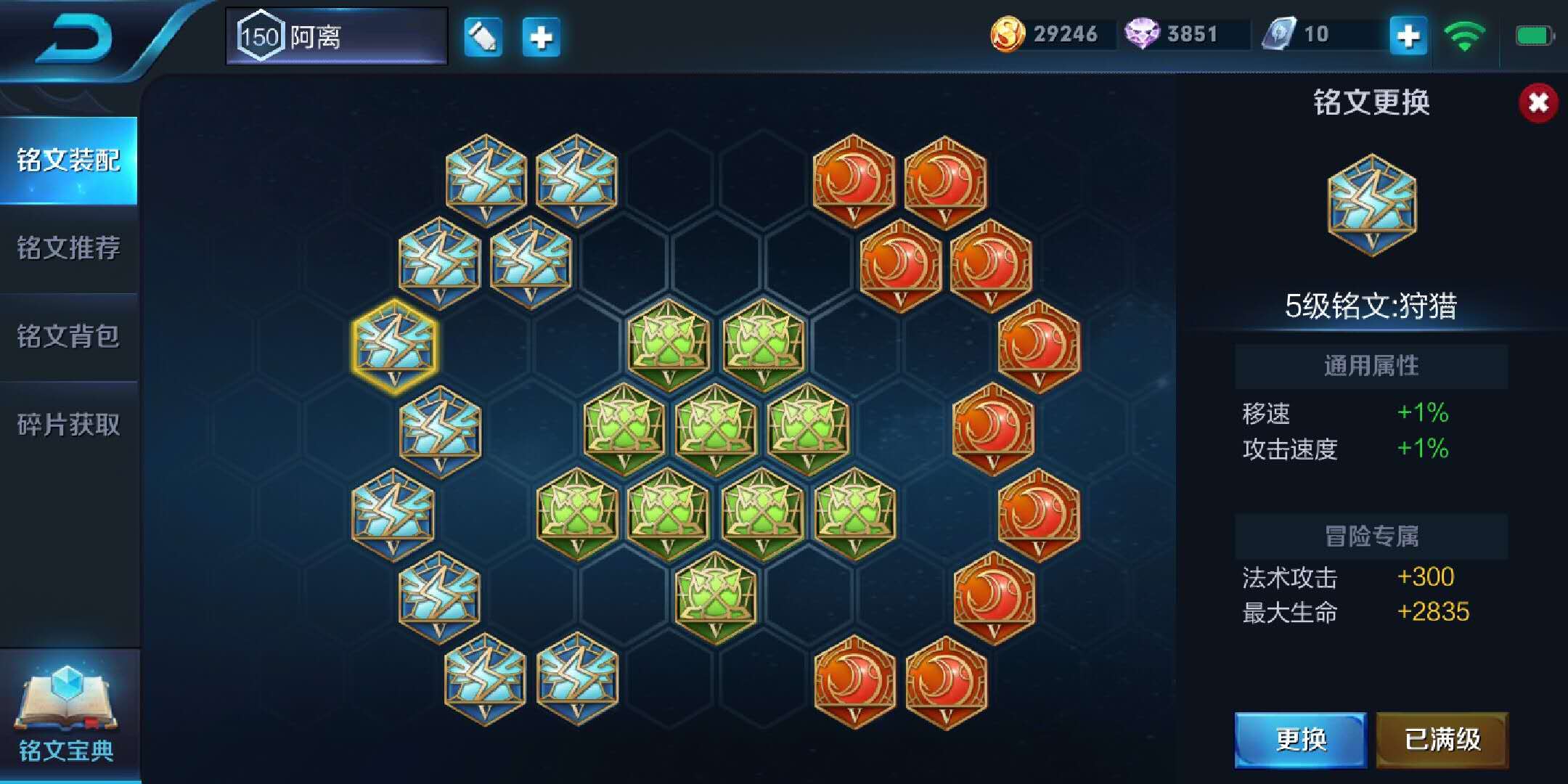Click the gold coin currency icon
Image resolution: width=1568 pixels, height=784 pixels.
tap(1008, 34)
